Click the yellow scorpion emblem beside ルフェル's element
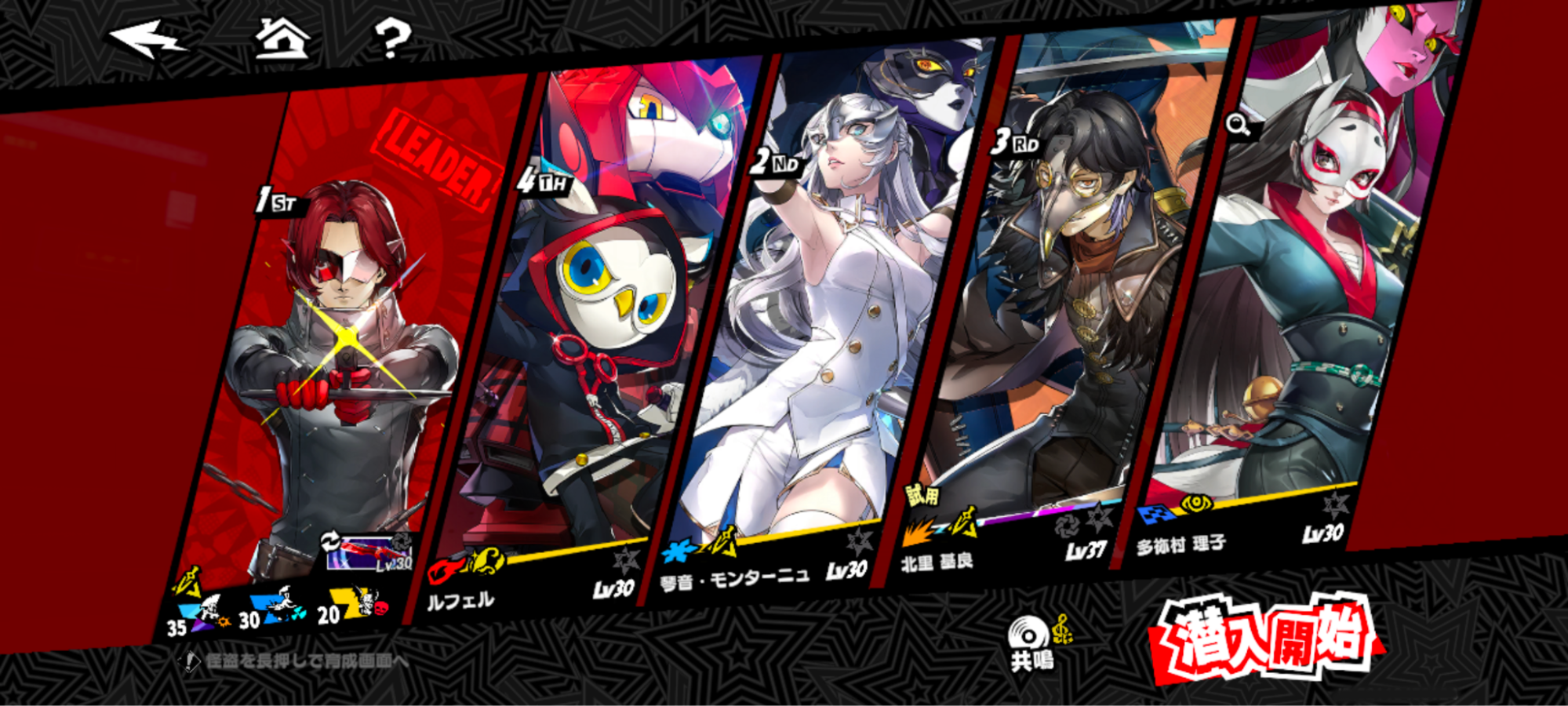Screen dimensions: 1568x706 coord(487,560)
